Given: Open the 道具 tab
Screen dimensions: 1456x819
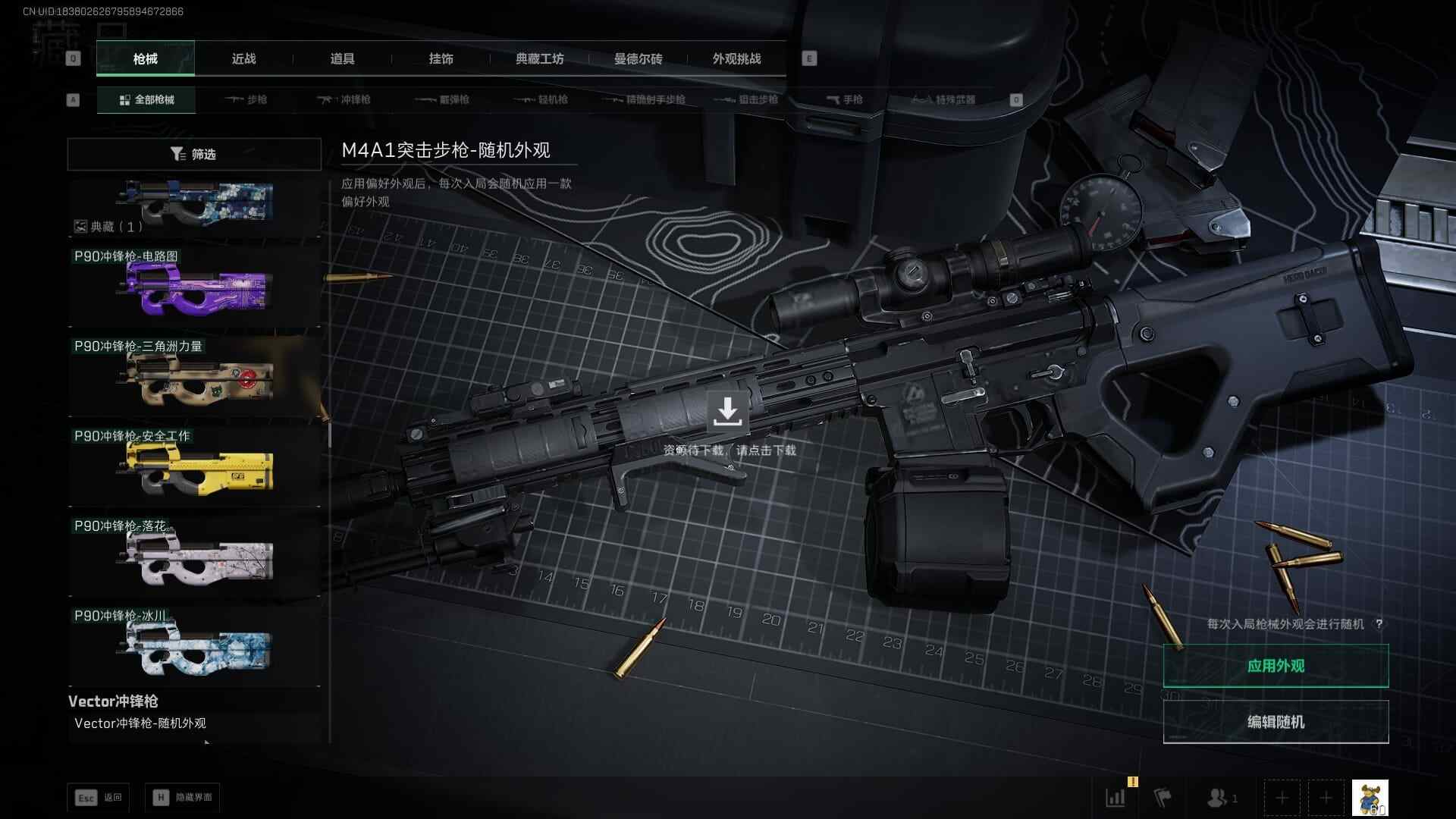Looking at the screenshot, I should pos(342,58).
